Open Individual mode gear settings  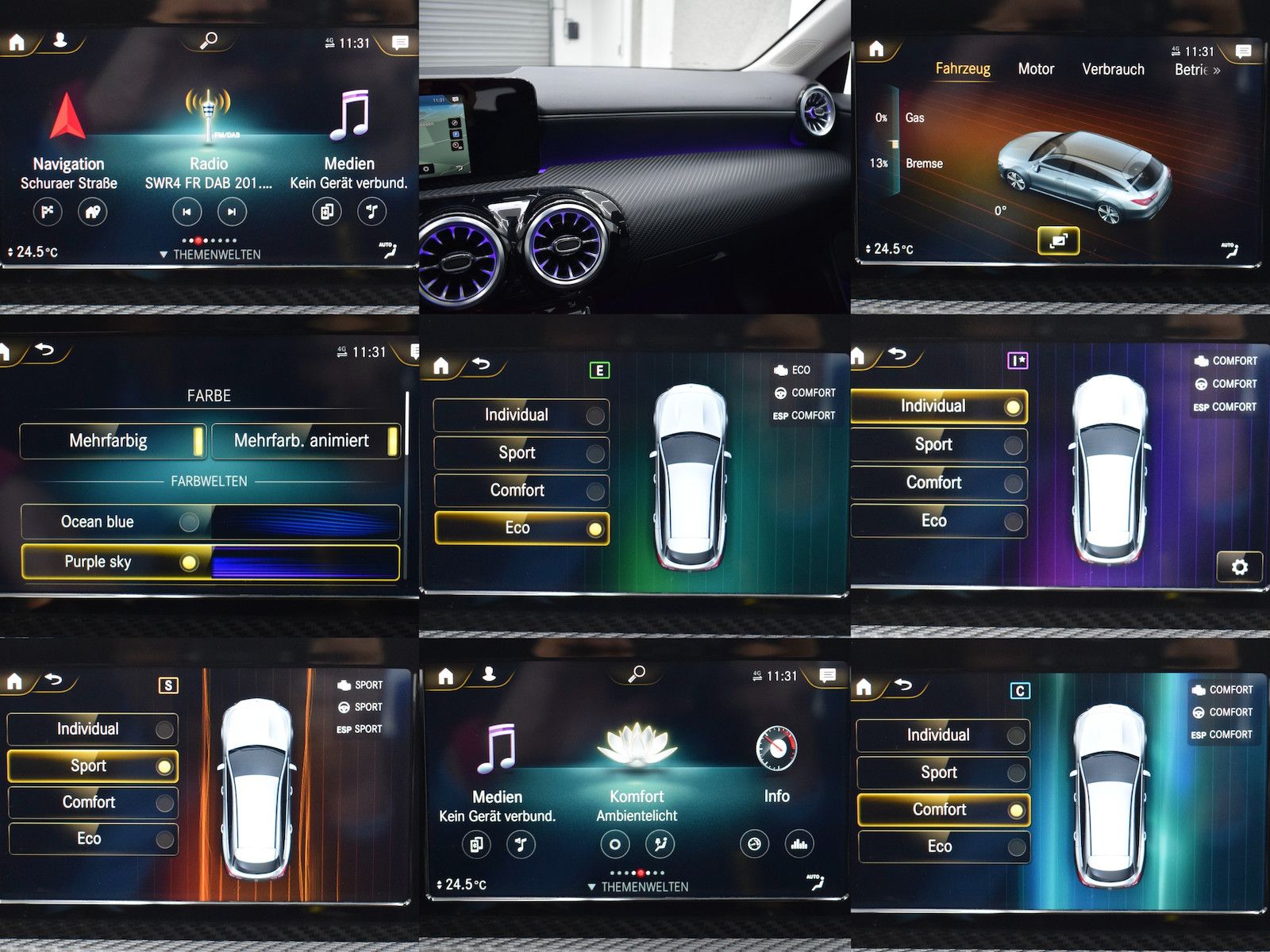[1239, 566]
